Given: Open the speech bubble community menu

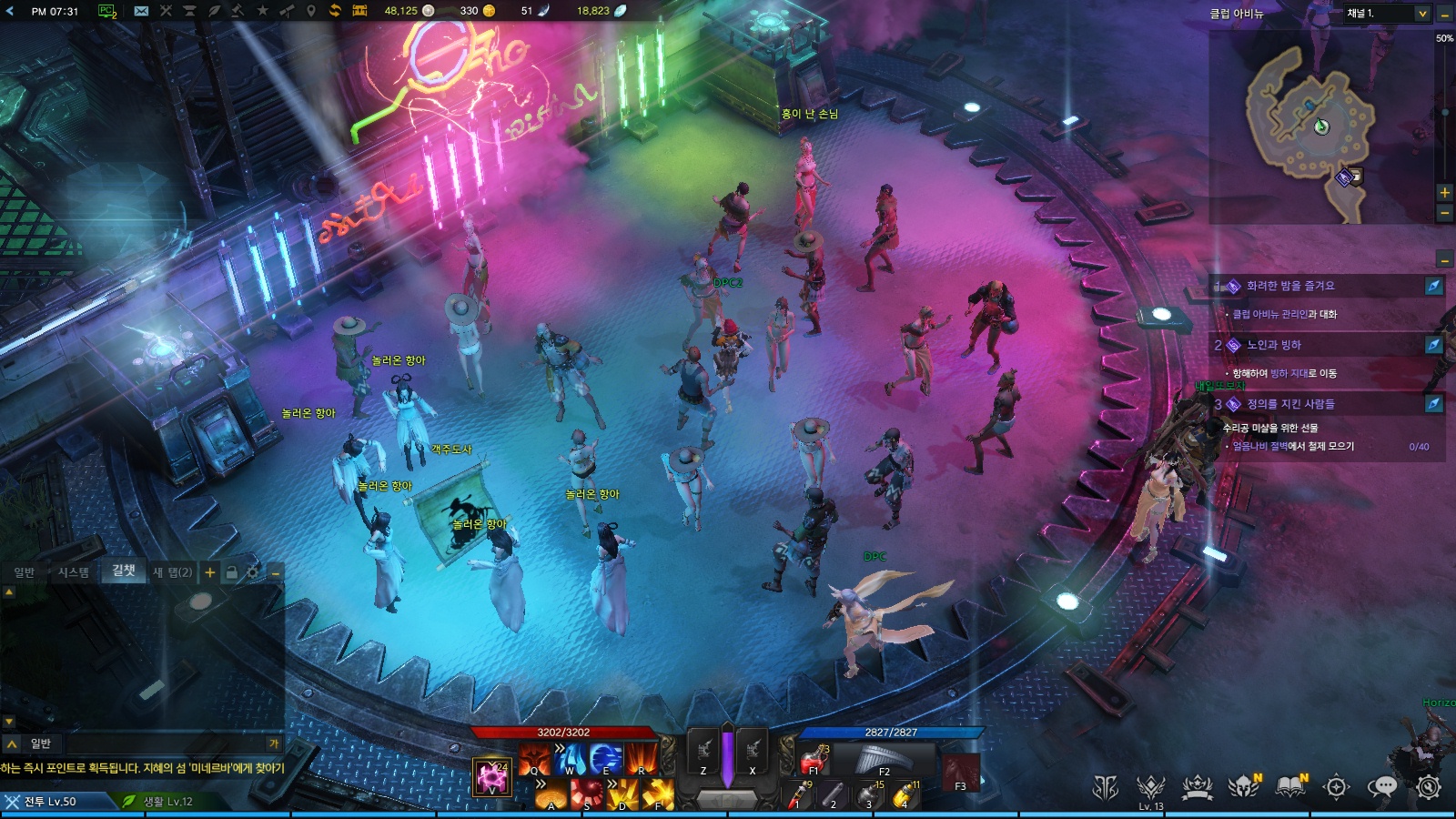Looking at the screenshot, I should tap(1382, 787).
